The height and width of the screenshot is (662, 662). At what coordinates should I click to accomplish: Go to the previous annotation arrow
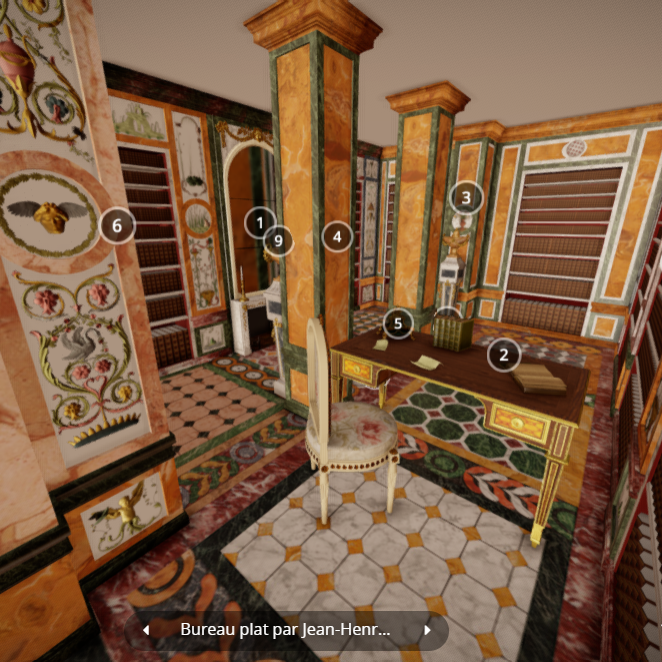pyautogui.click(x=146, y=630)
